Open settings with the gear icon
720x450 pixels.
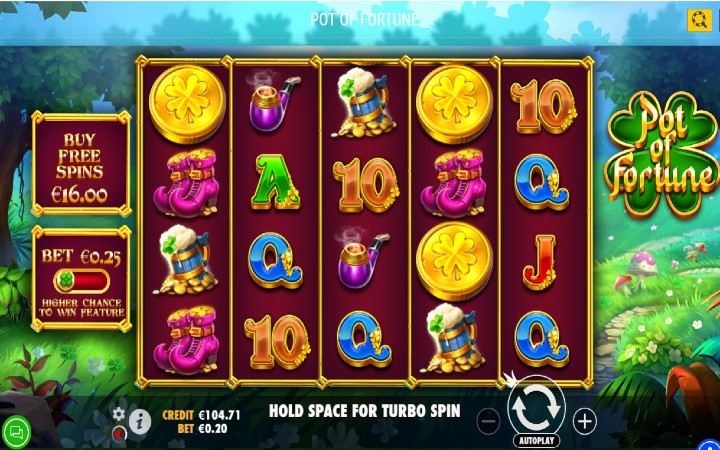(119, 414)
